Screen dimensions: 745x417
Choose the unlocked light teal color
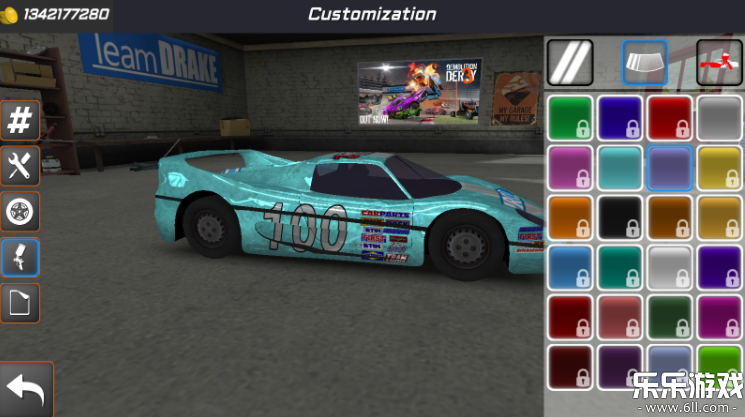click(x=620, y=167)
